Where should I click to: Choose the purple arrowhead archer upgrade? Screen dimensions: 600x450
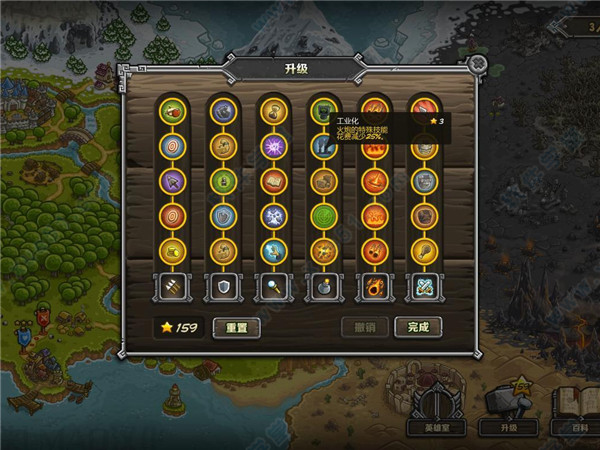pos(170,182)
